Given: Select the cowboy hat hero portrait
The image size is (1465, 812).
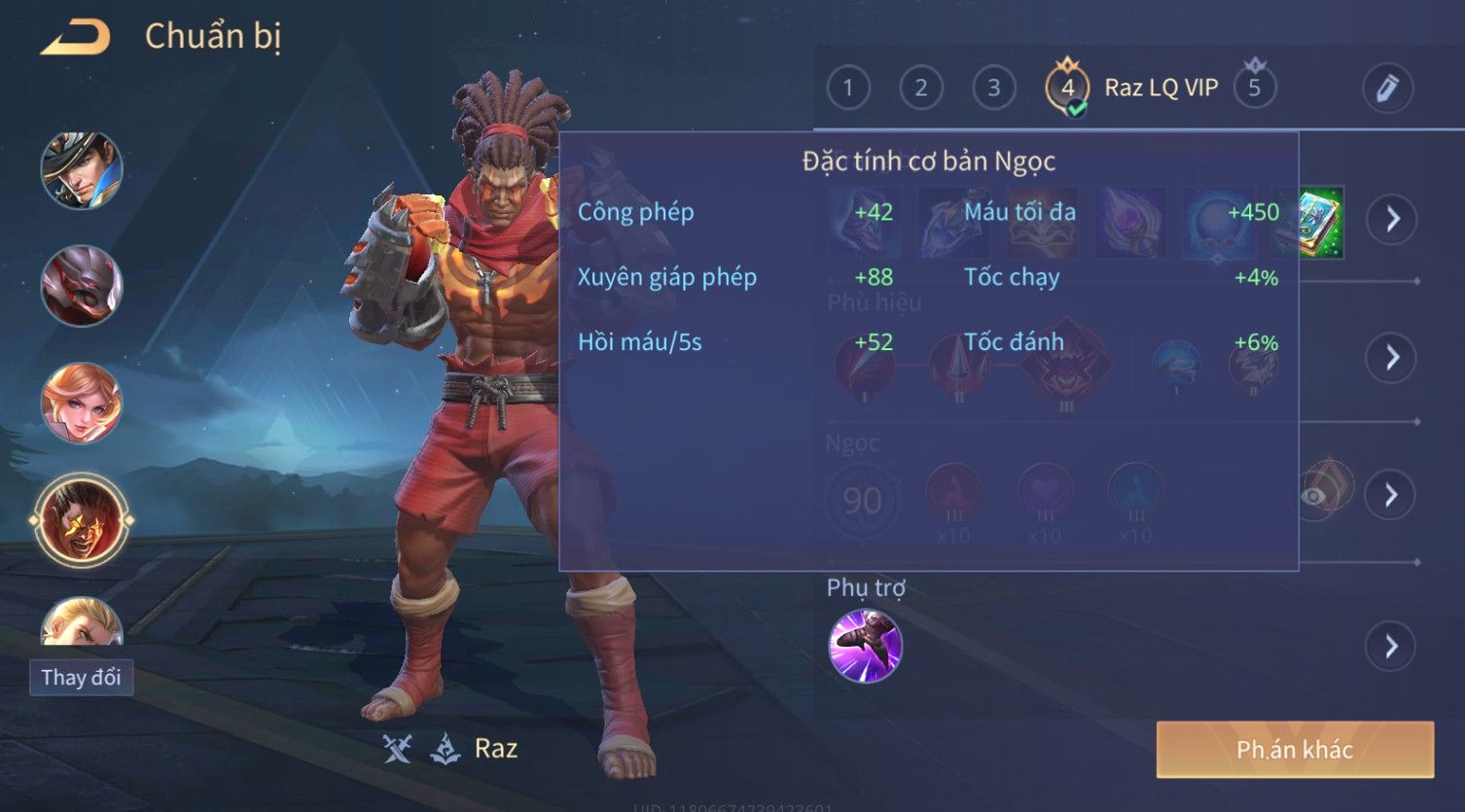Looking at the screenshot, I should point(82,170).
